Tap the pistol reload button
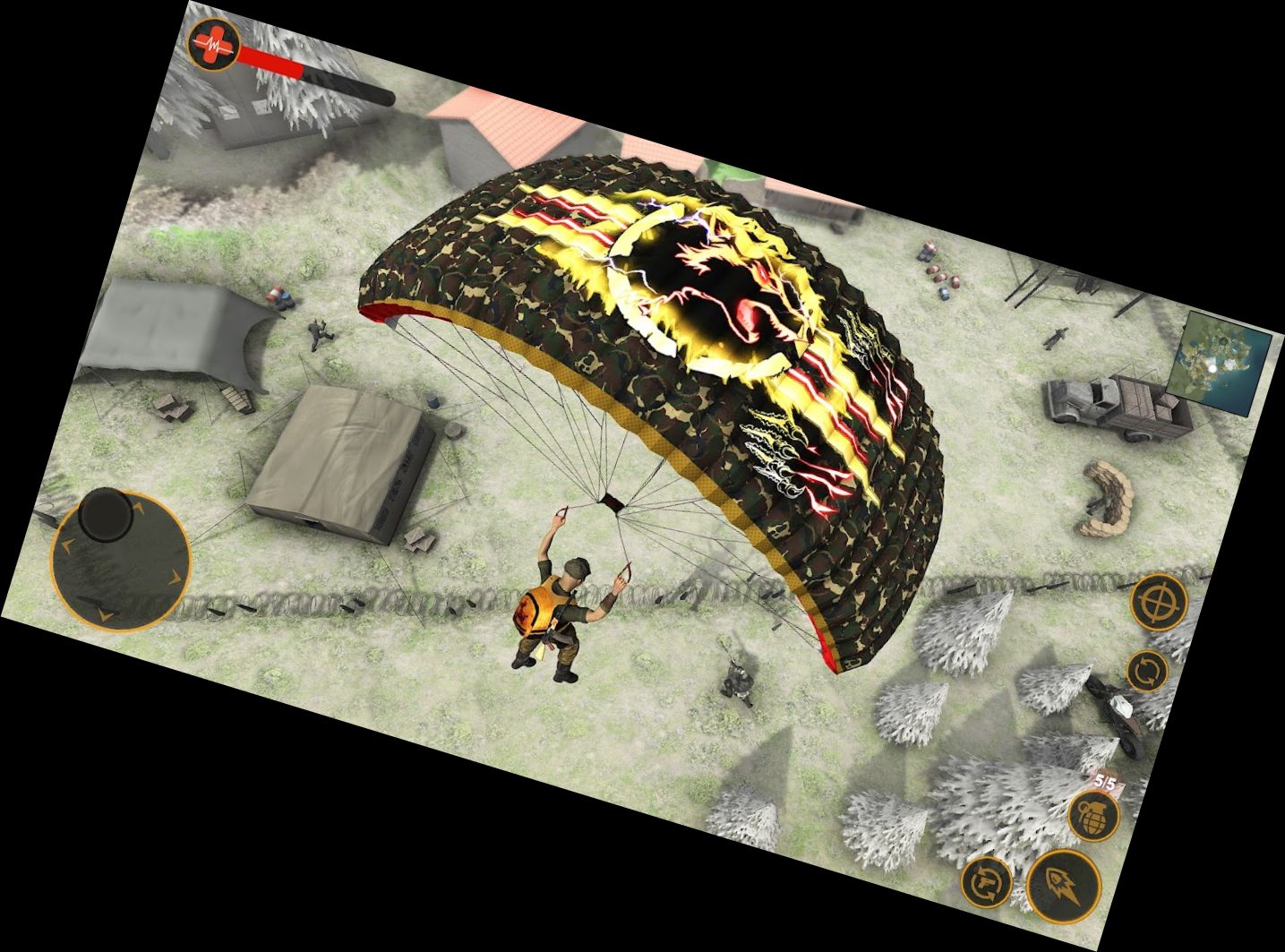Image resolution: width=1285 pixels, height=952 pixels. 988,882
